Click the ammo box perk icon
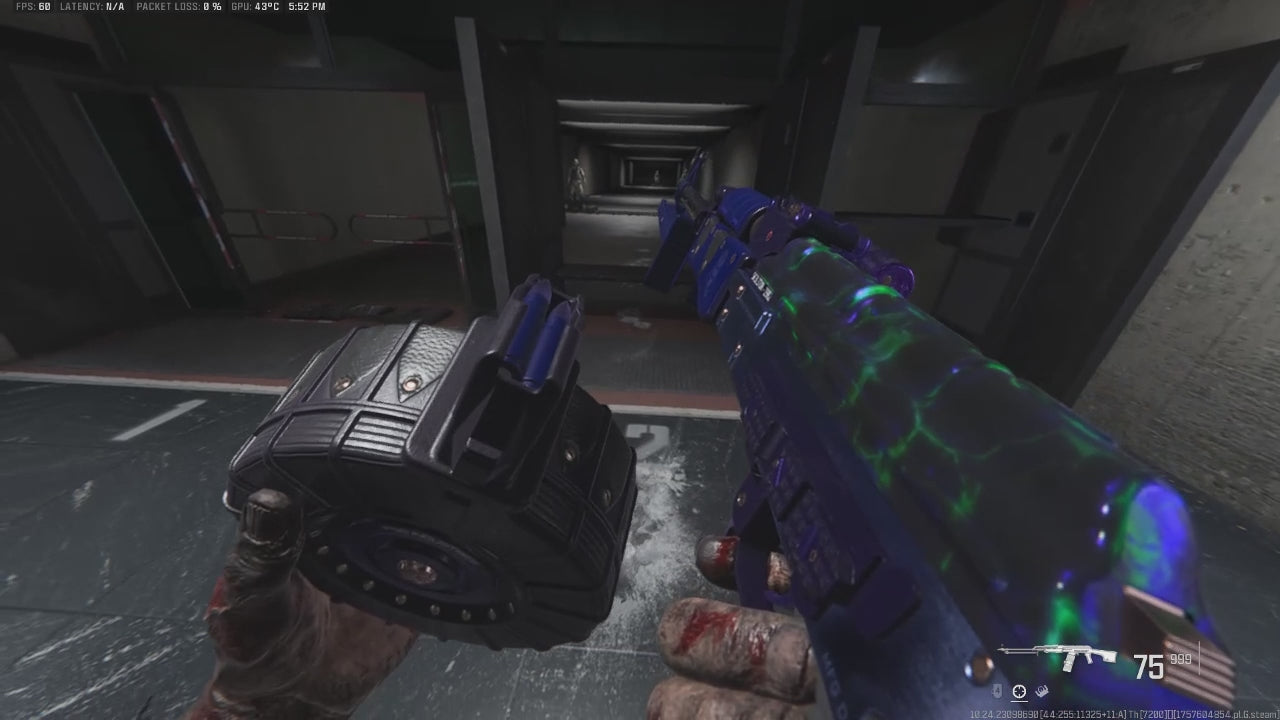This screenshot has height=720, width=1280. (1040, 690)
